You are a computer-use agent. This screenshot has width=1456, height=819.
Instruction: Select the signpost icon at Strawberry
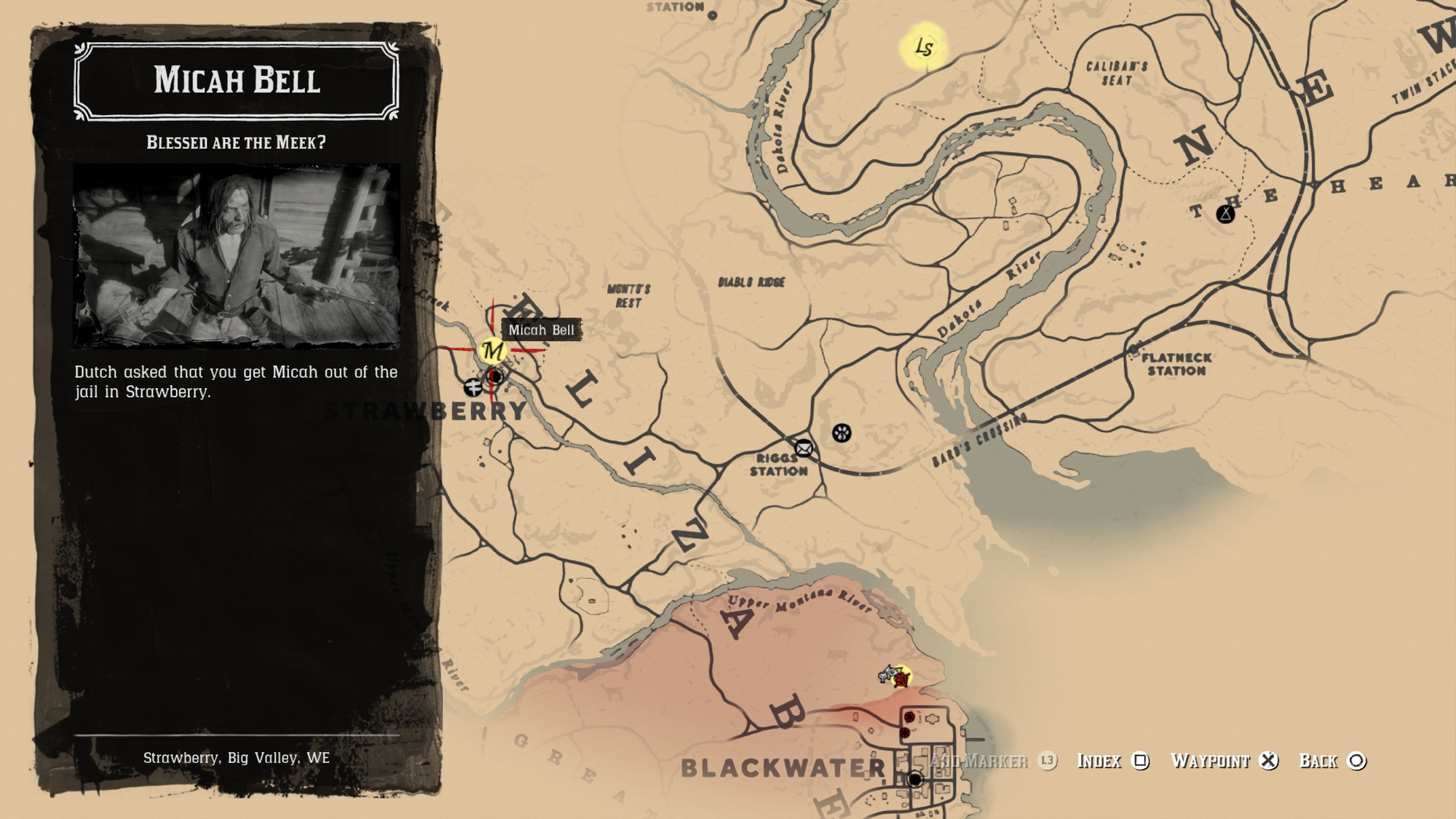(473, 387)
